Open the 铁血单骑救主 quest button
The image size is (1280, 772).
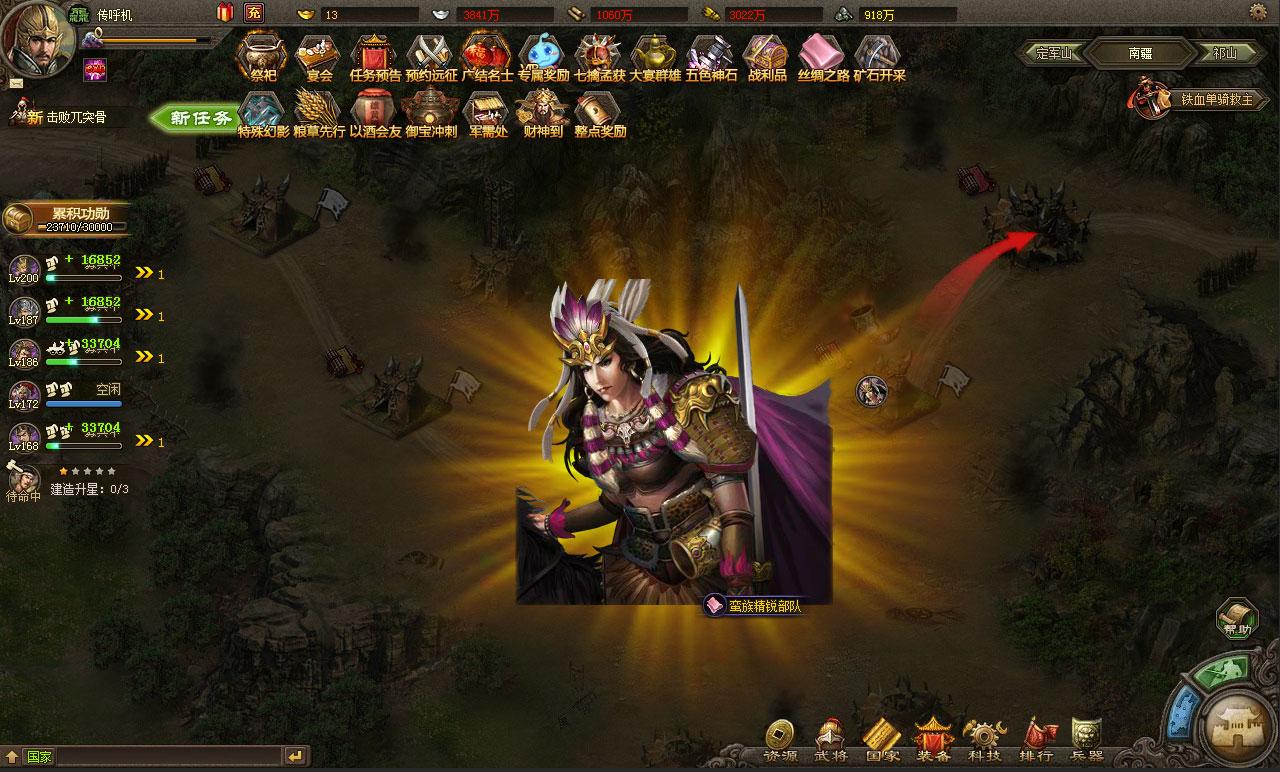click(x=1198, y=100)
